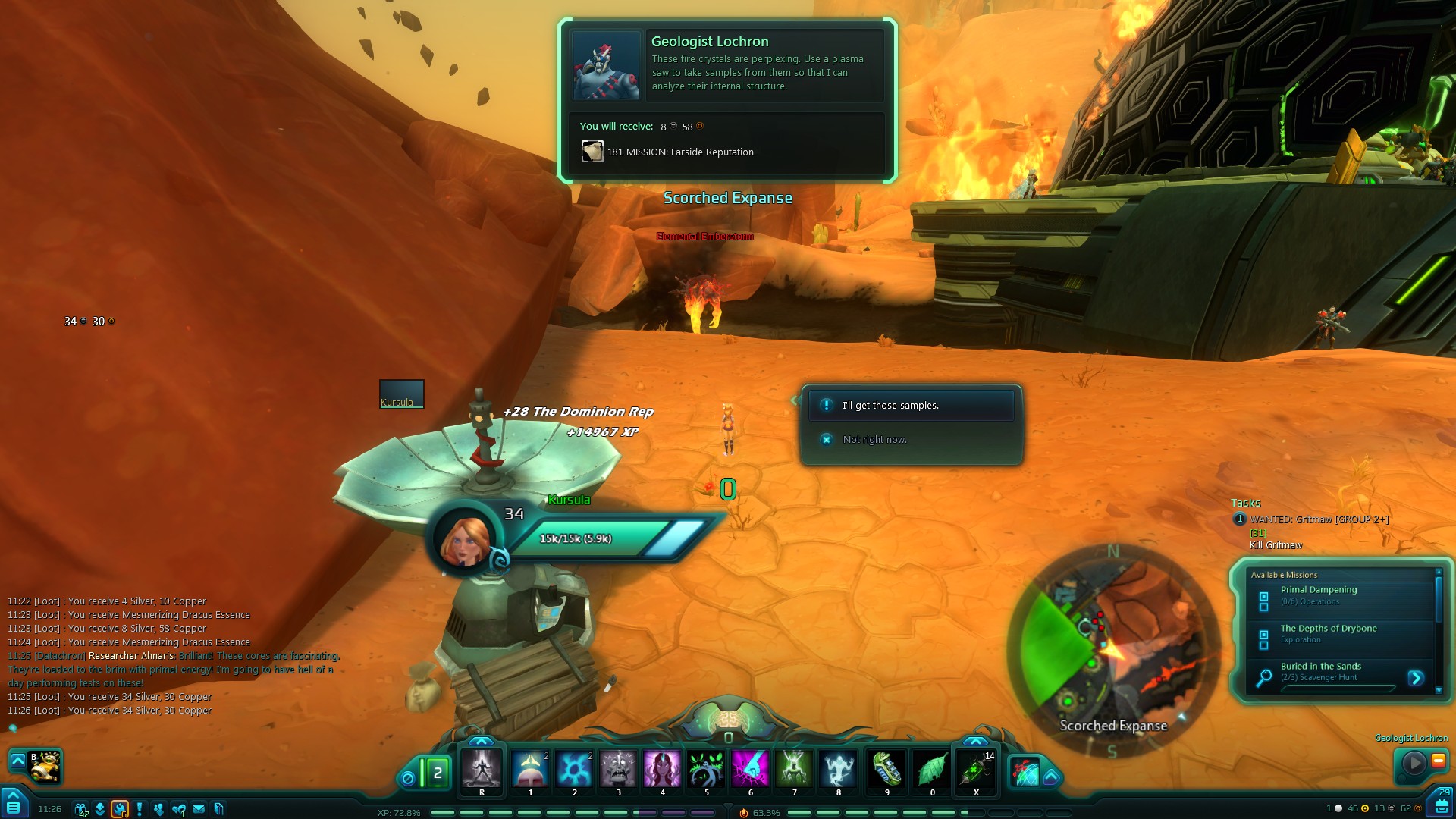
Task: Decline with "Not right now."
Action: point(874,440)
